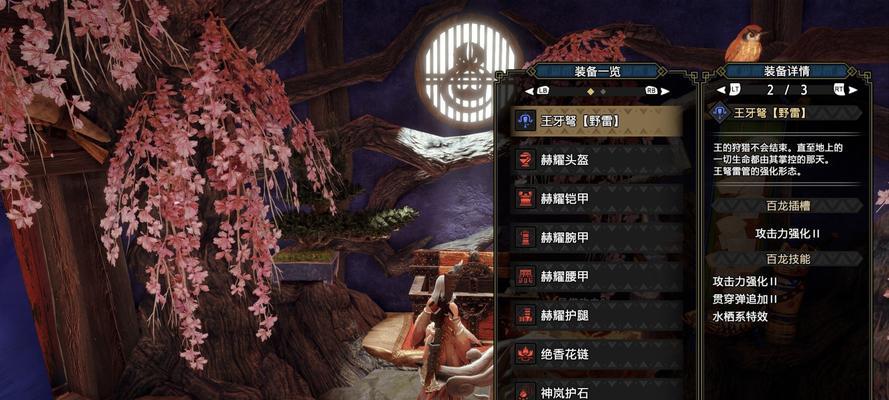This screenshot has width=889, height=400.
Task: Select the 绝香花链 equipment row
Action: [596, 352]
